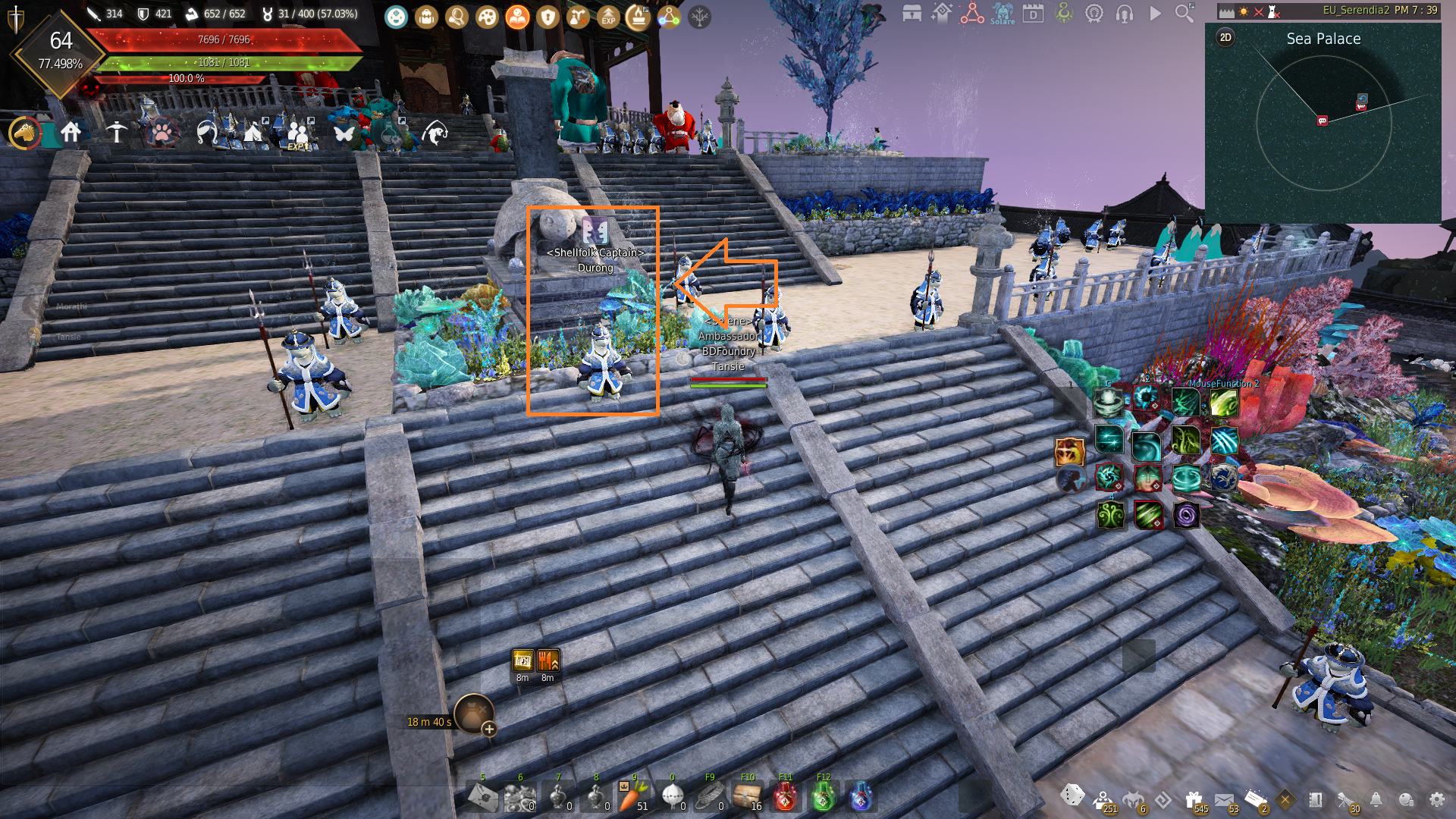This screenshot has height=819, width=1456.
Task: Open the horse mount icon
Action: click(25, 133)
